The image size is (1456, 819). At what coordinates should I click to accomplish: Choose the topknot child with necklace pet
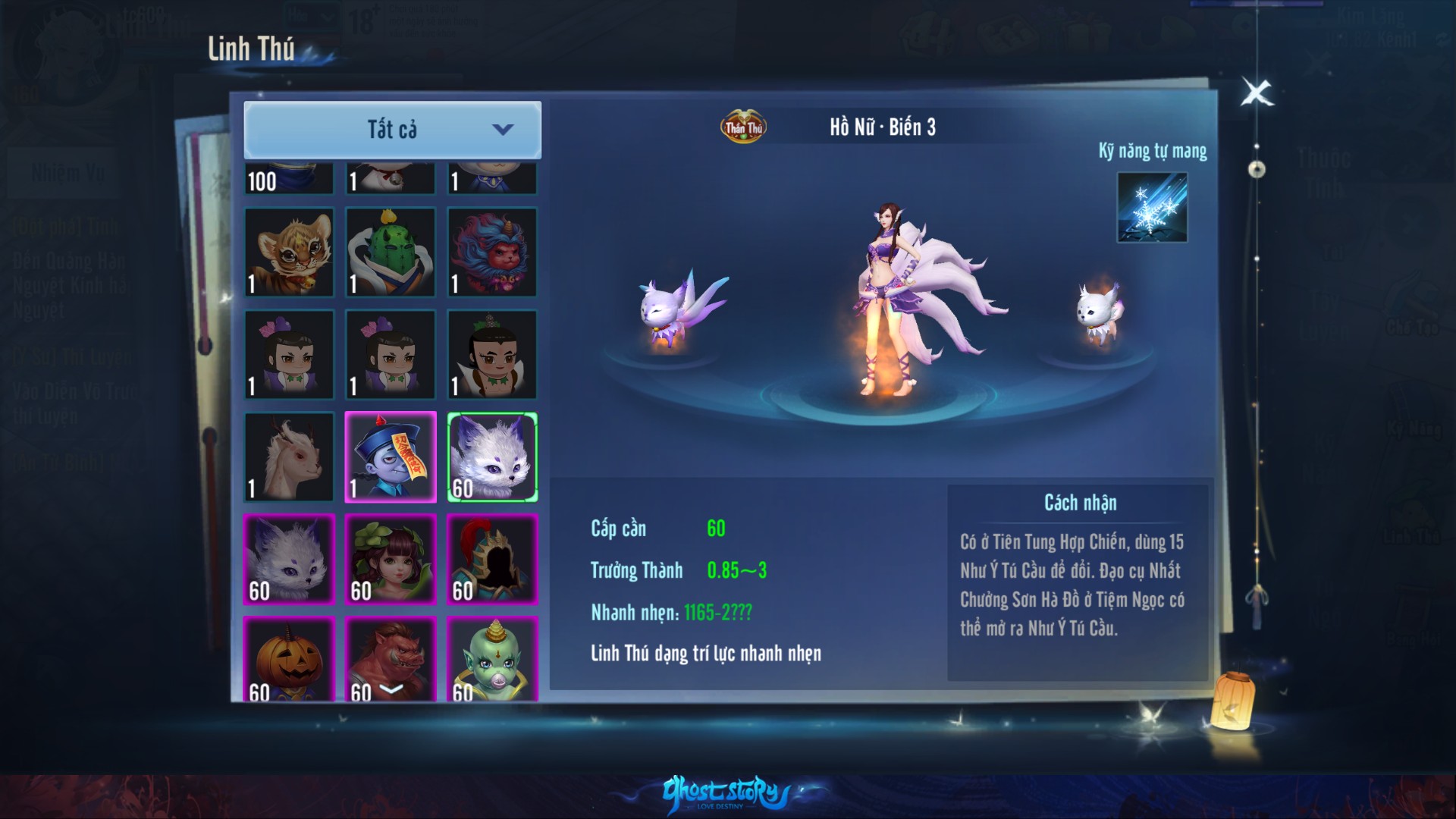[492, 354]
